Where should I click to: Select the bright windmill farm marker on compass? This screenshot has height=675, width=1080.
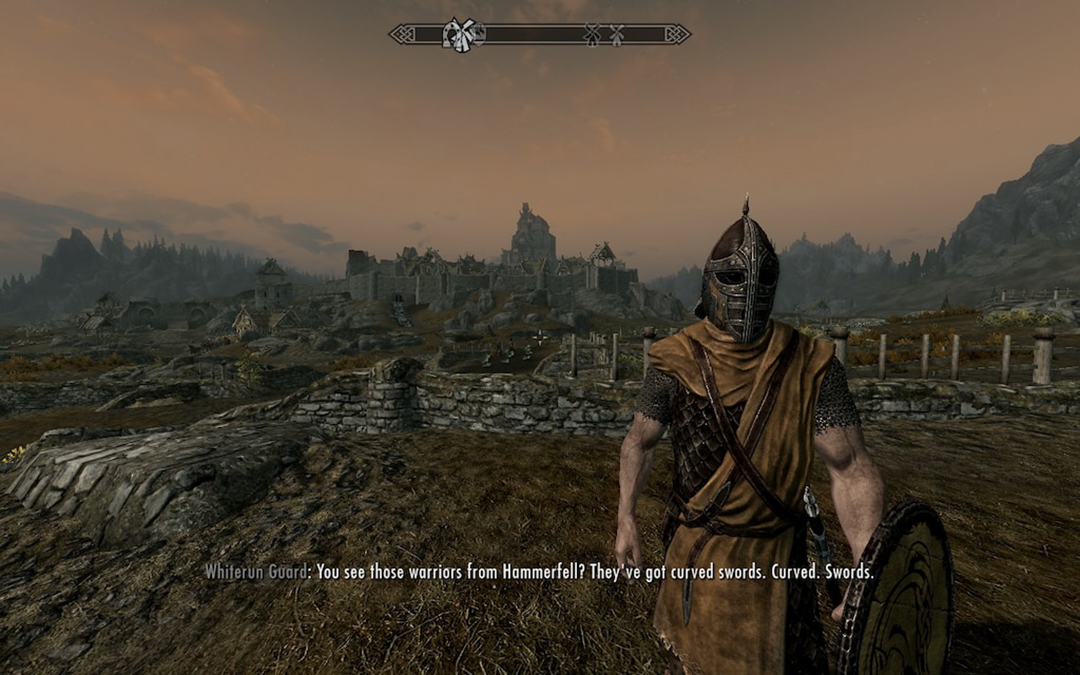[x=465, y=35]
